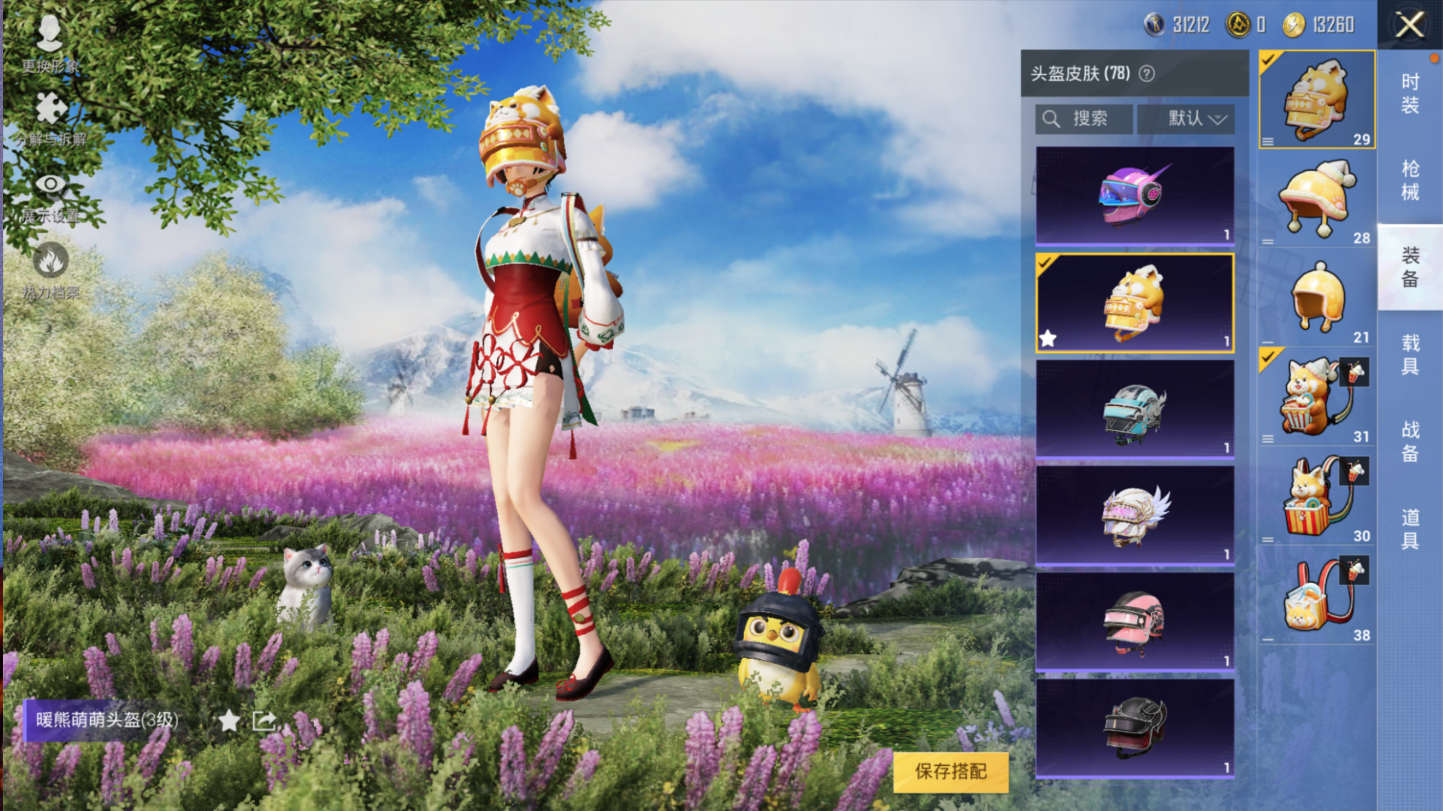1443x811 pixels.
Task: Select the pink and purple visor helmet skin
Action: coord(1135,196)
